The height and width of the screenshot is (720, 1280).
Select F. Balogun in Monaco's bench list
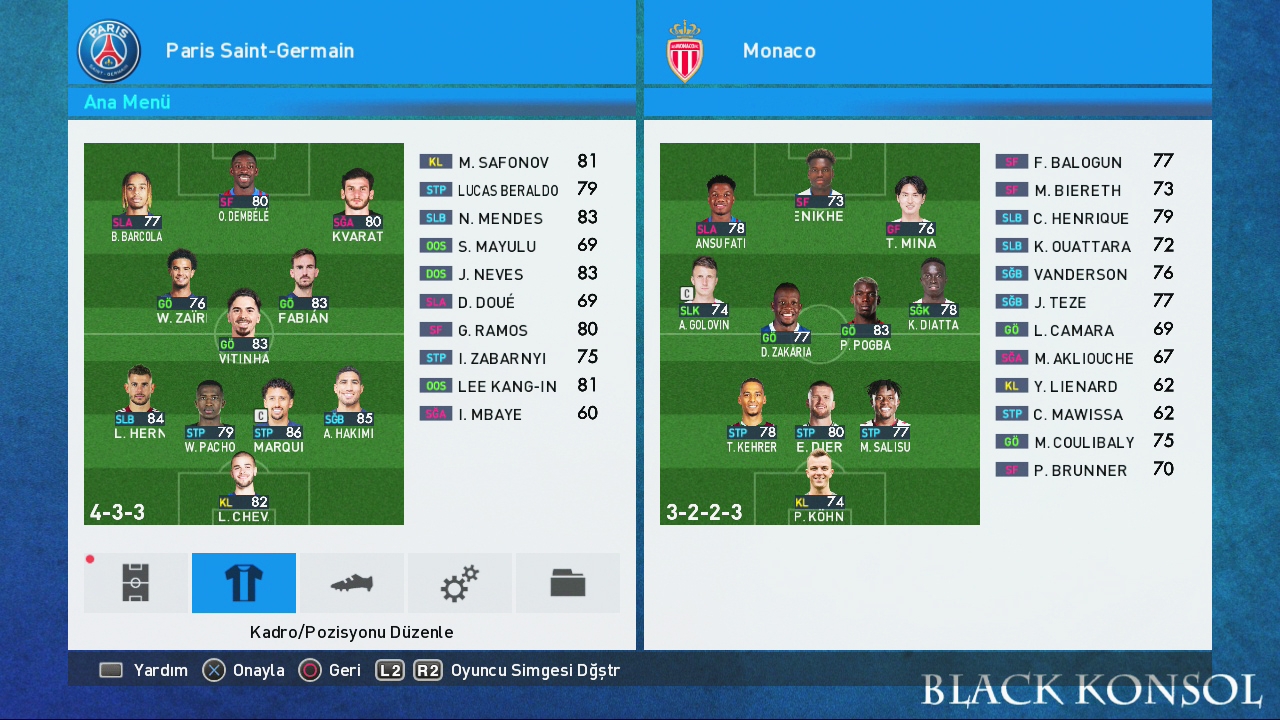tap(1077, 162)
